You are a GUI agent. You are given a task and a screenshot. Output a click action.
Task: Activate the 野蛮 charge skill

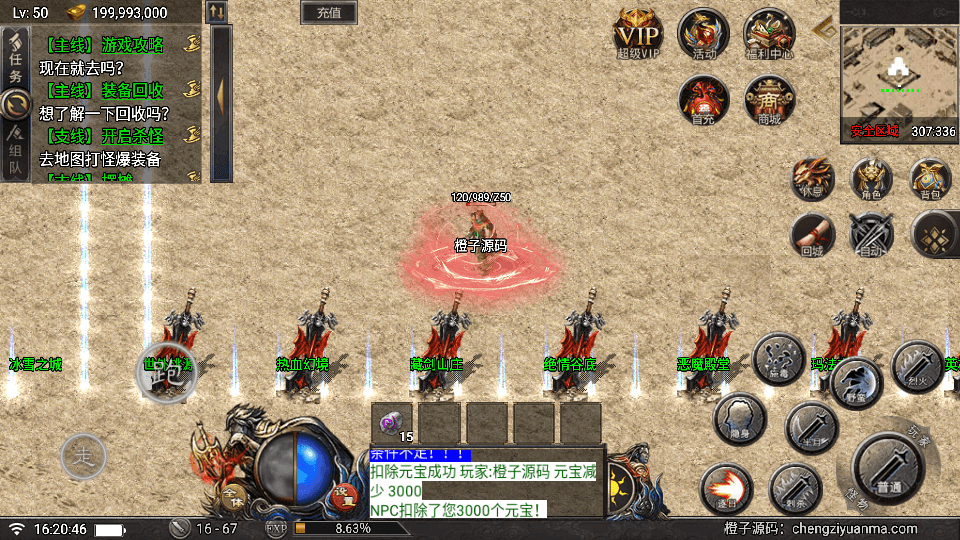click(x=856, y=383)
